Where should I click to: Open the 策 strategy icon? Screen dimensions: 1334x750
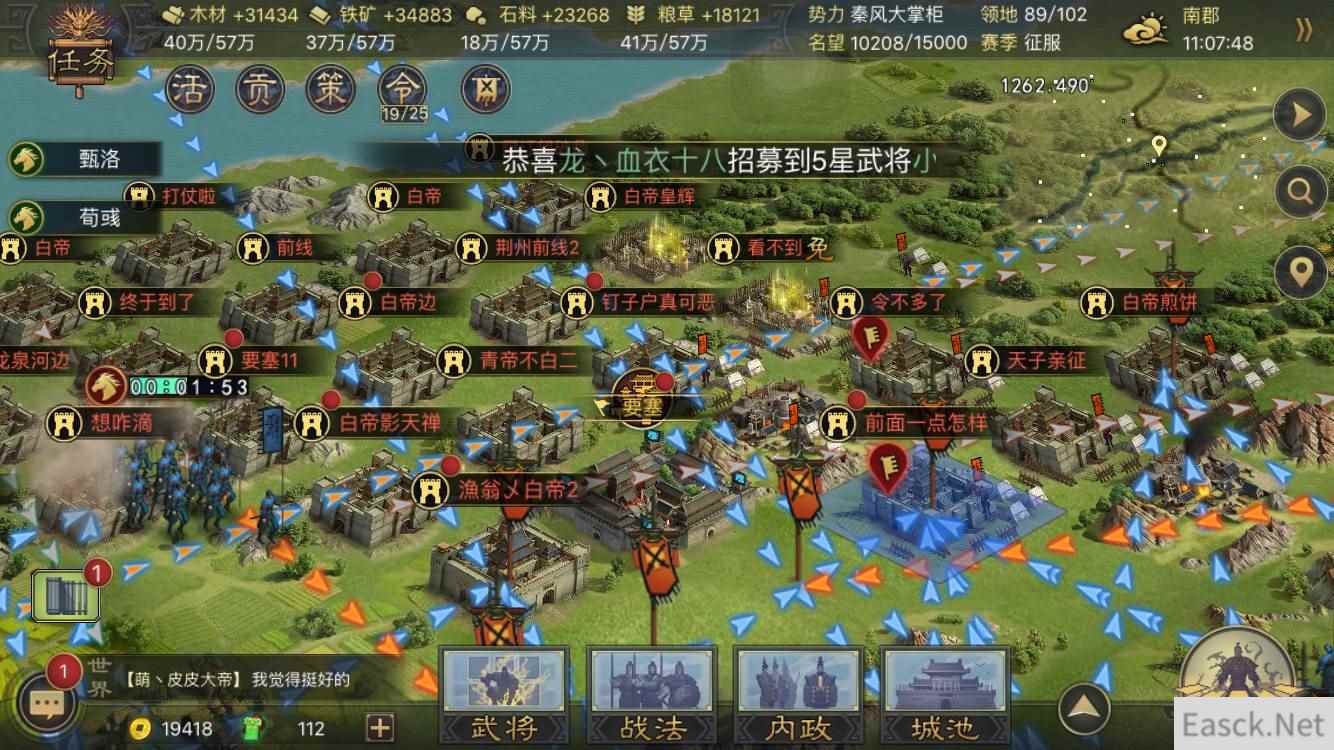coord(330,89)
